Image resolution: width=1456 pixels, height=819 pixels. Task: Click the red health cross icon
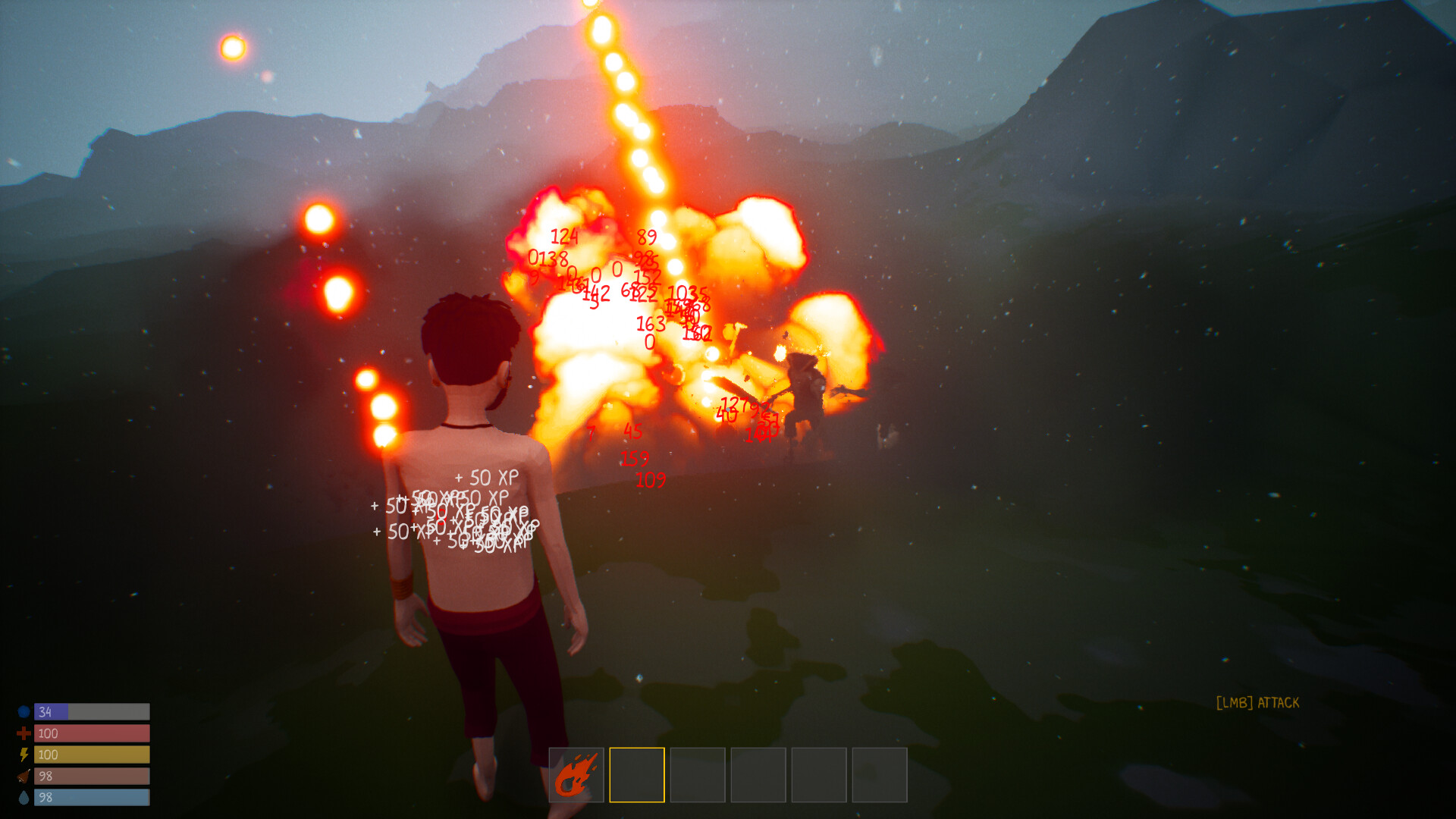(25, 733)
